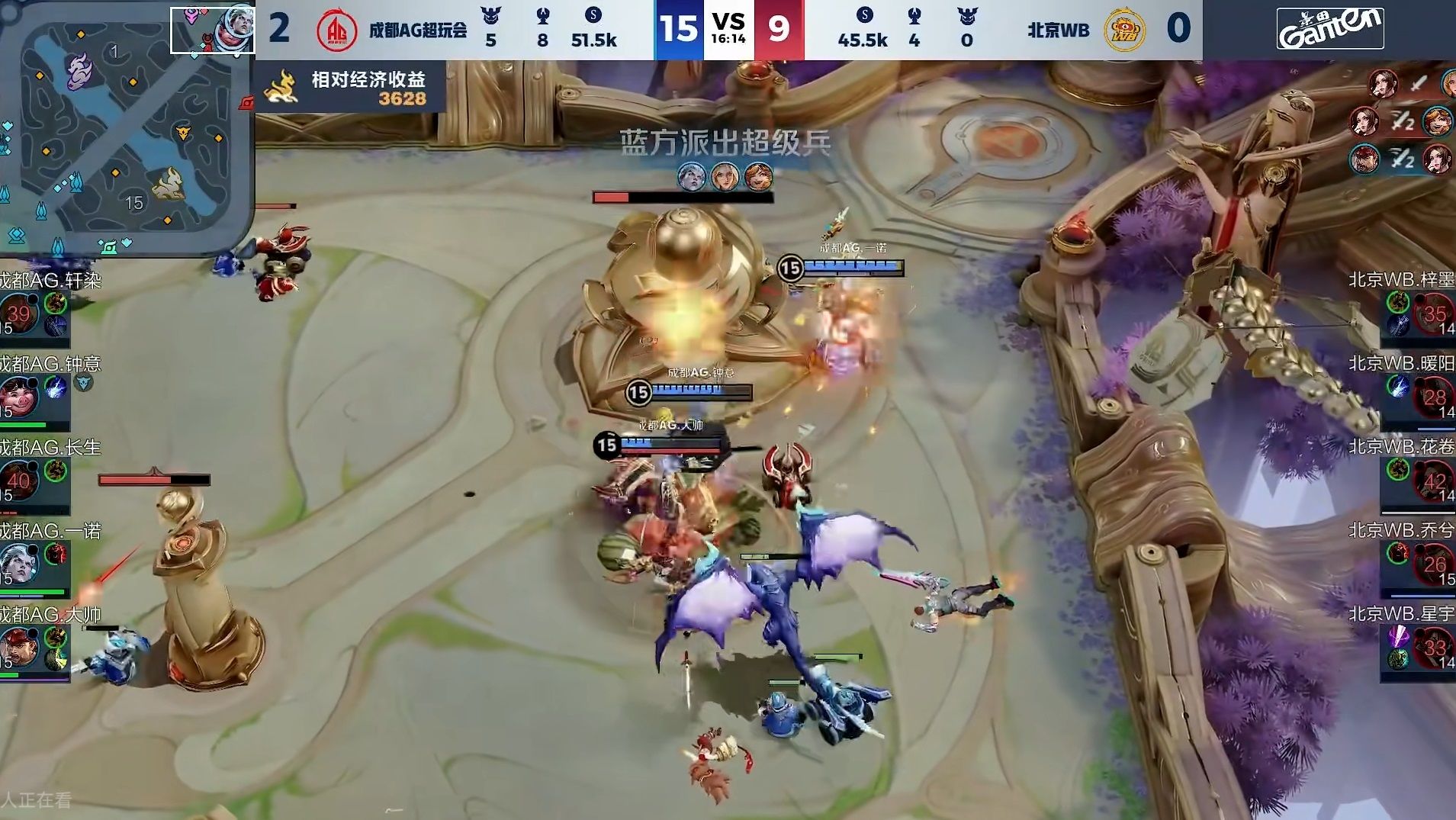Image resolution: width=1456 pixels, height=820 pixels.
Task: Click the dark slayer icon showing 5
Action: tap(490, 17)
